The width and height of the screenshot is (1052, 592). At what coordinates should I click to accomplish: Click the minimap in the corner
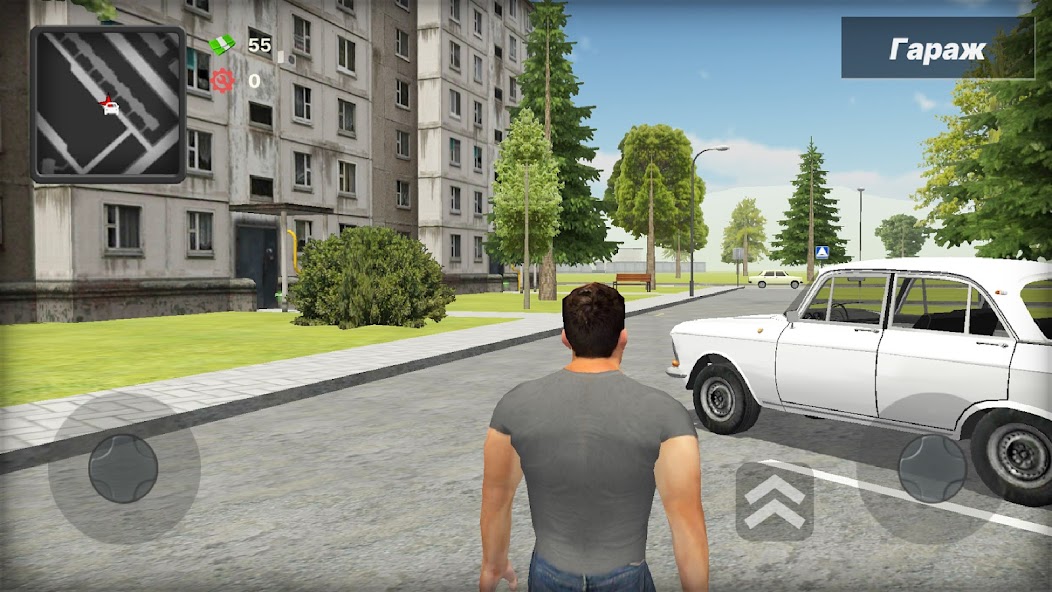(108, 104)
